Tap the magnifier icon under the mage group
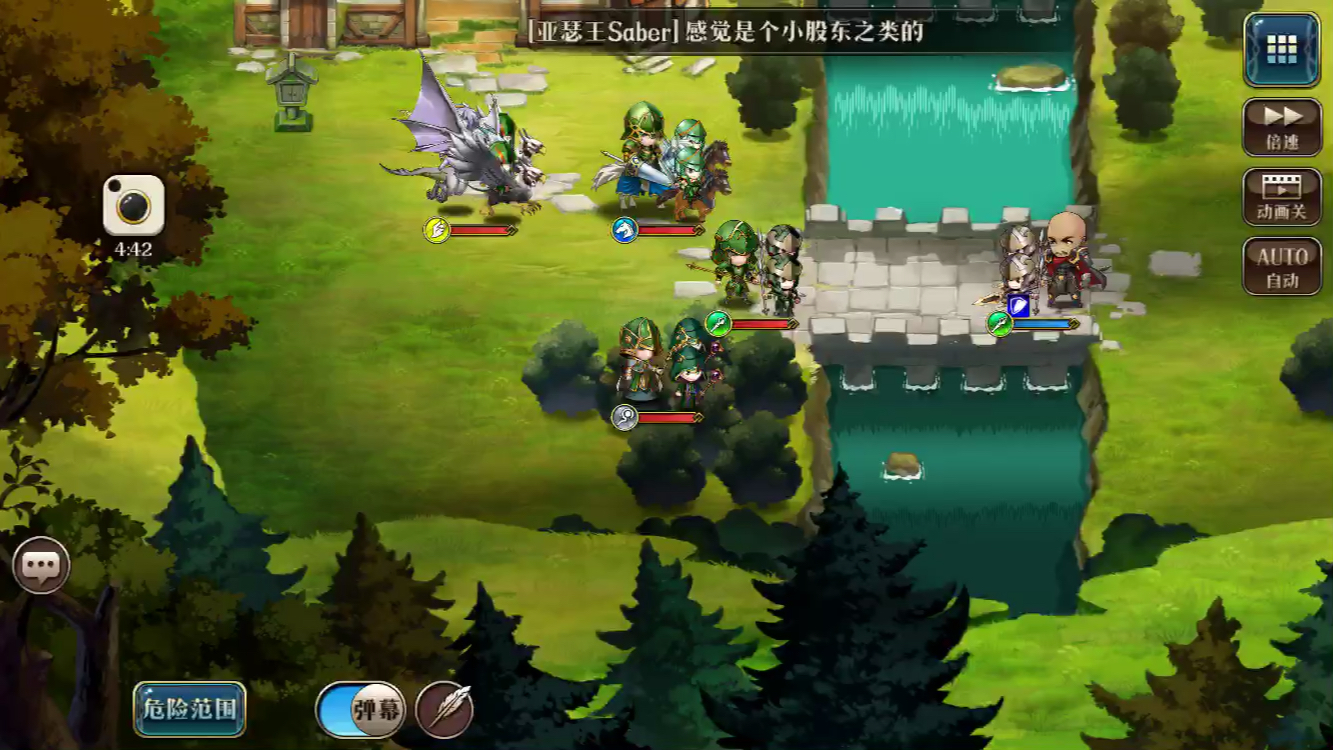Image resolution: width=1333 pixels, height=750 pixels. tap(622, 416)
